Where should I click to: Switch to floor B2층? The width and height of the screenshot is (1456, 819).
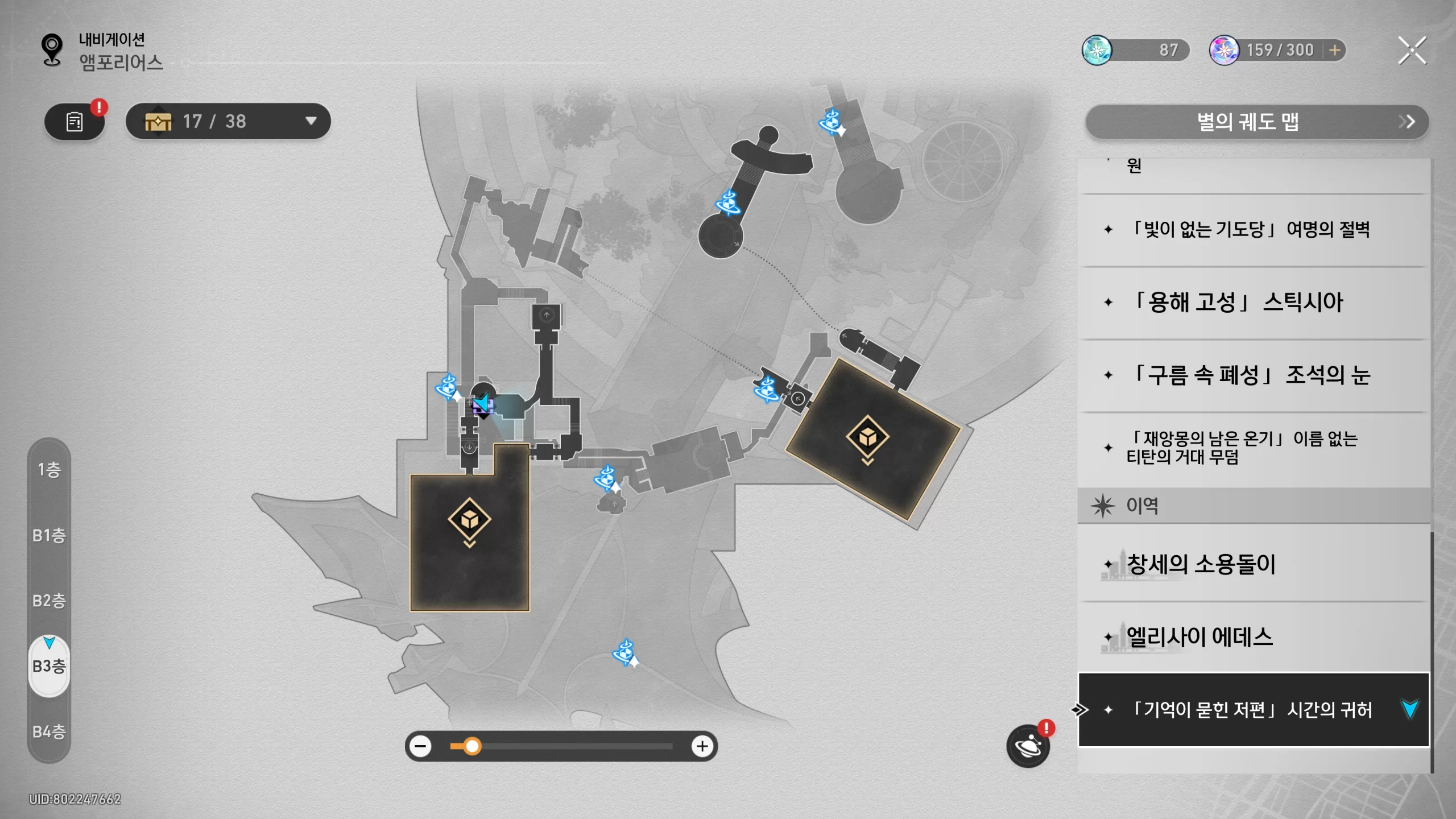click(49, 601)
